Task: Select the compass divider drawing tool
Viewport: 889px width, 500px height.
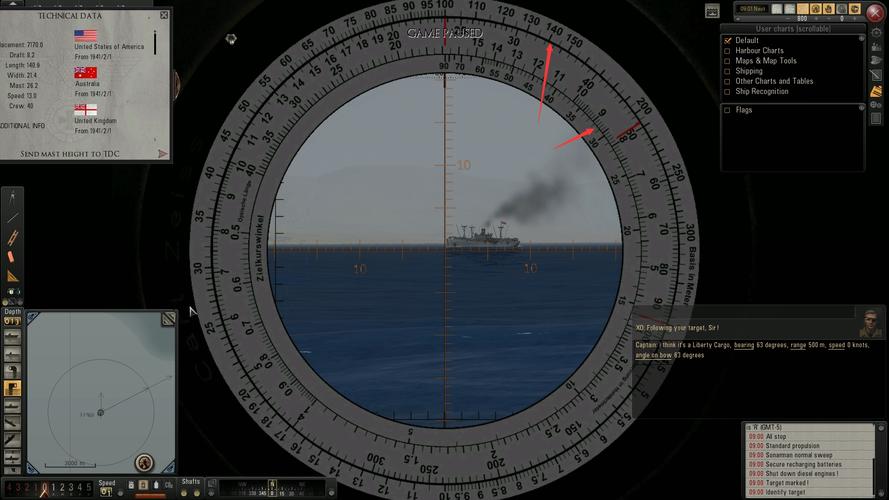Action: [13, 199]
